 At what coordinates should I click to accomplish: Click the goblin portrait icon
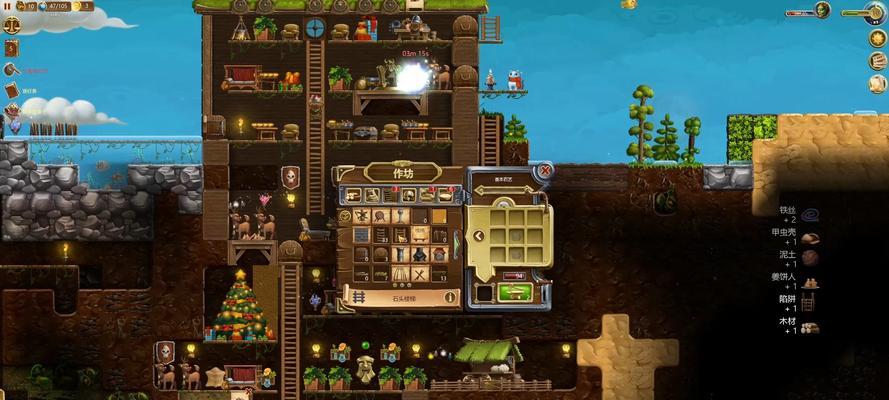[x=822, y=10]
